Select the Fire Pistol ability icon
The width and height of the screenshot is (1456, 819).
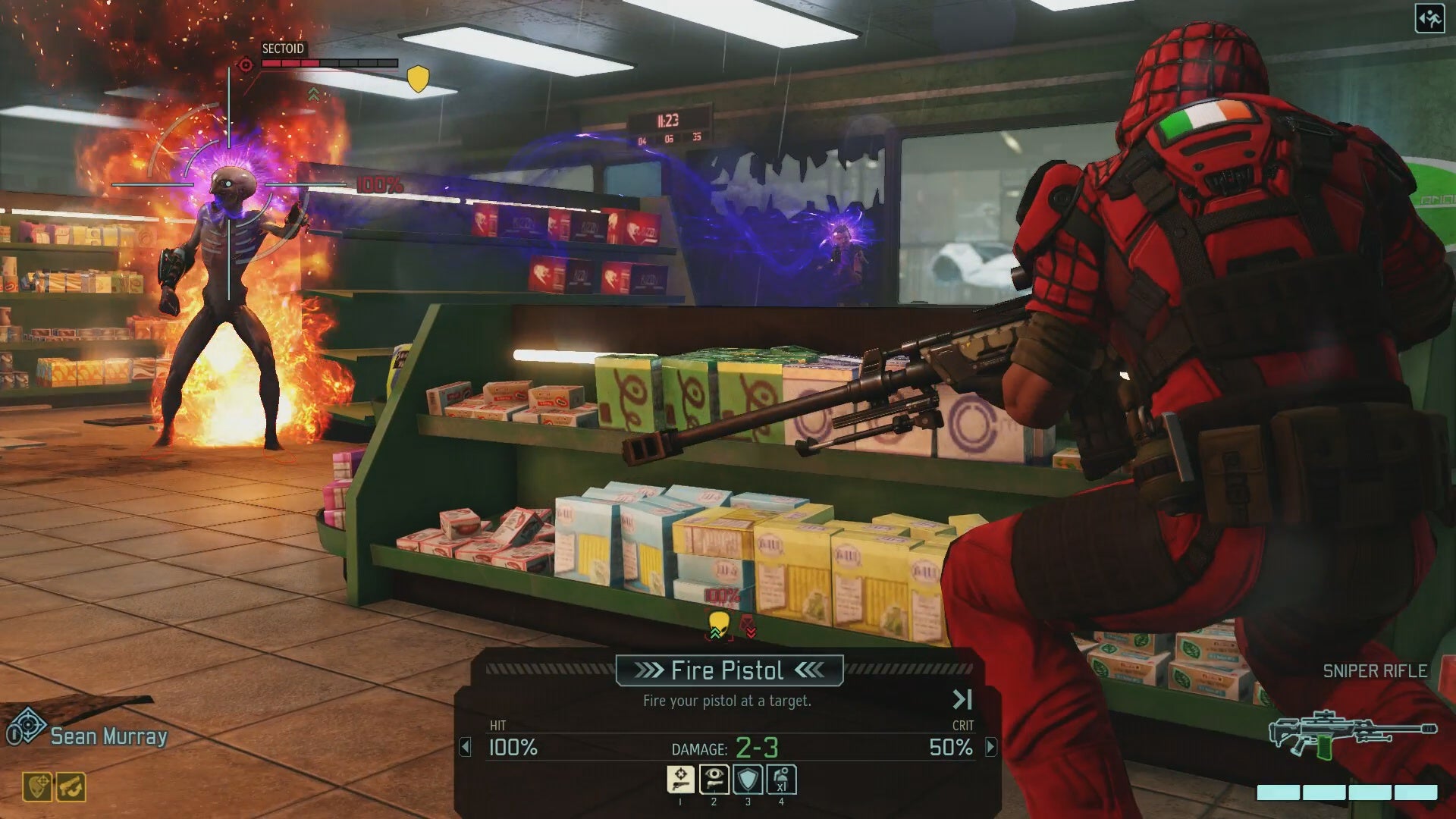pyautogui.click(x=680, y=780)
